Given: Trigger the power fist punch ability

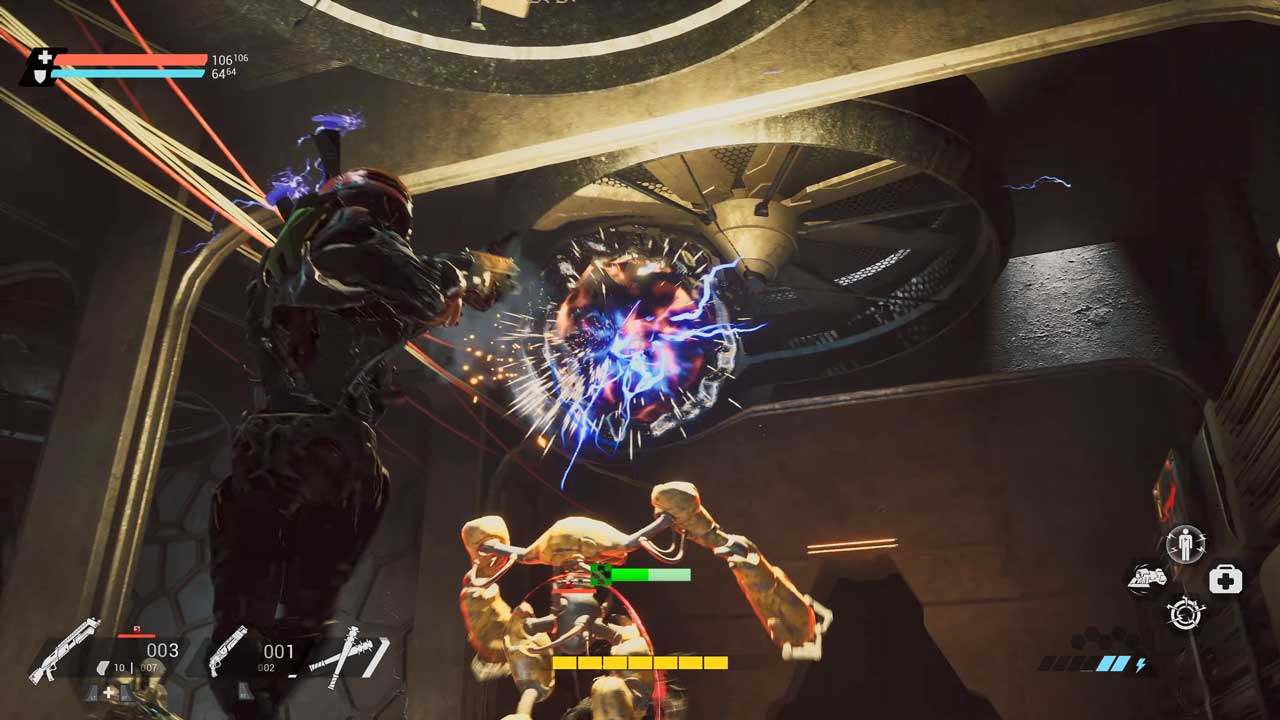Looking at the screenshot, I should tap(1147, 578).
